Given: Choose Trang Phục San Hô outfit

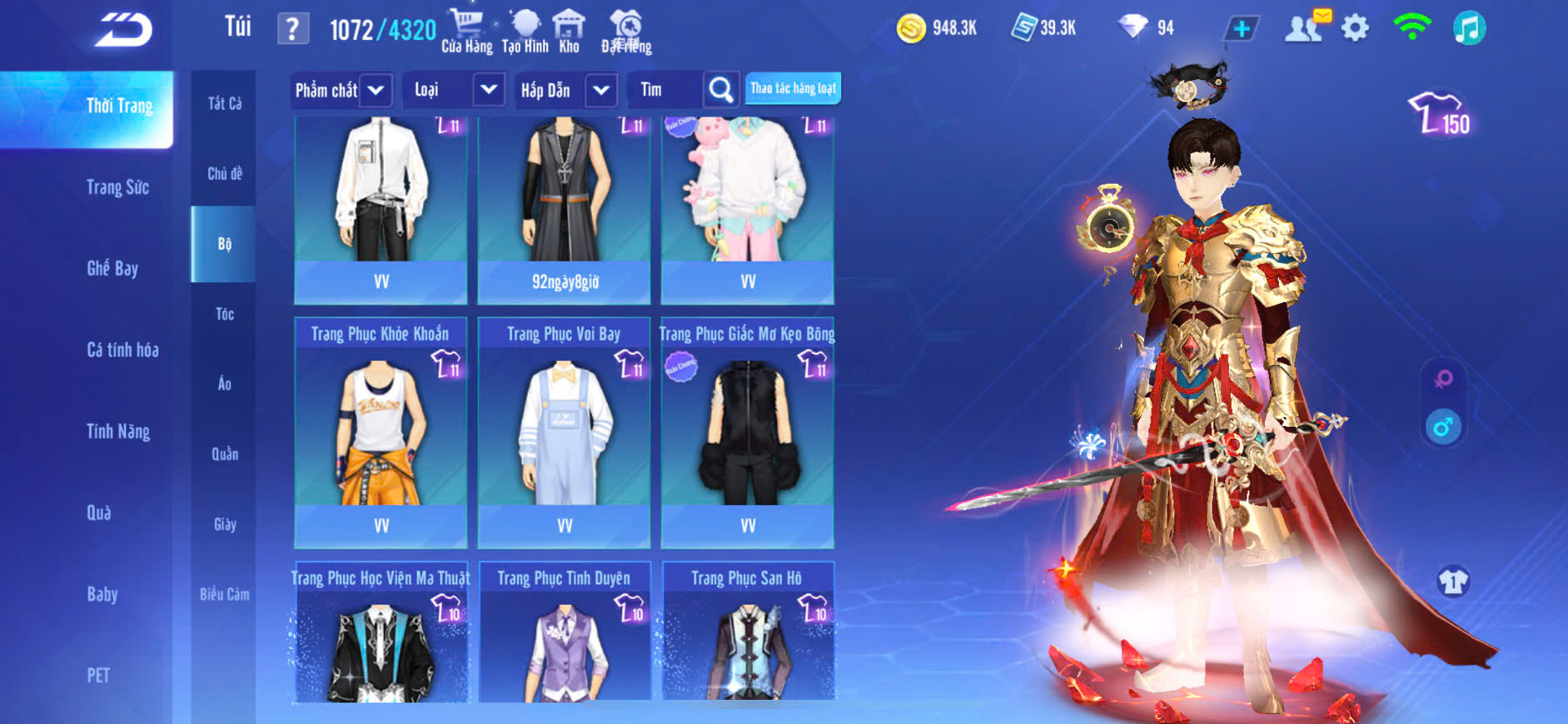Looking at the screenshot, I should click(x=747, y=632).
